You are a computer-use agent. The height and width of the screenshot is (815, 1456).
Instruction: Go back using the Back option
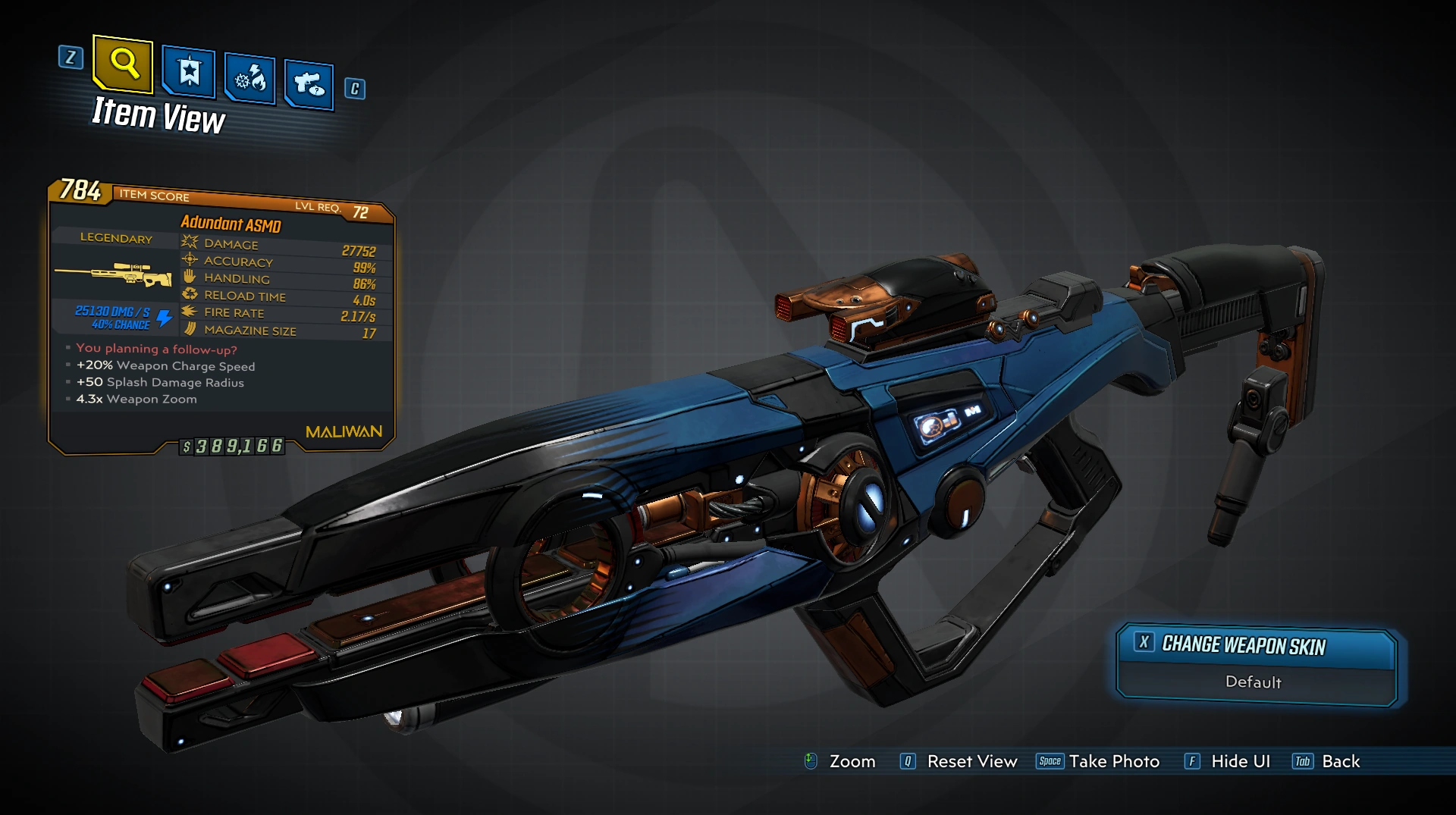(x=1340, y=761)
